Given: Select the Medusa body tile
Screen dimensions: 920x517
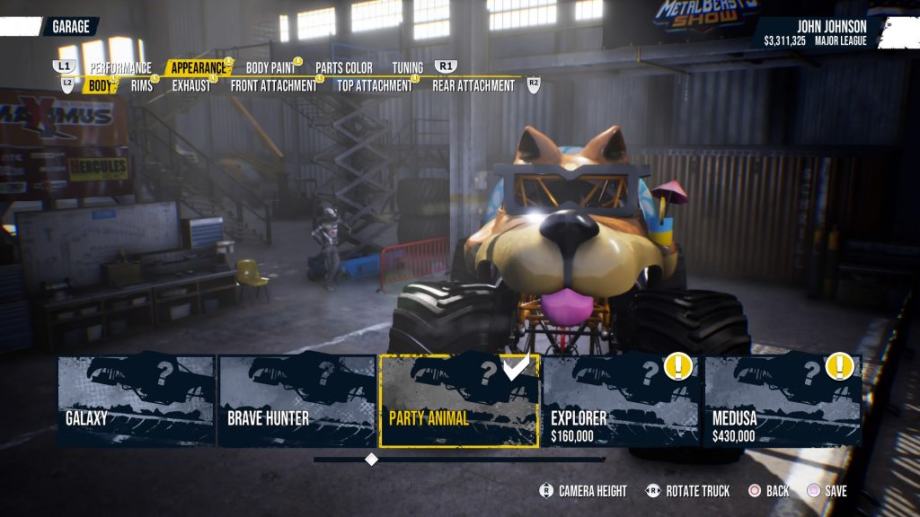Looking at the screenshot, I should [783, 400].
